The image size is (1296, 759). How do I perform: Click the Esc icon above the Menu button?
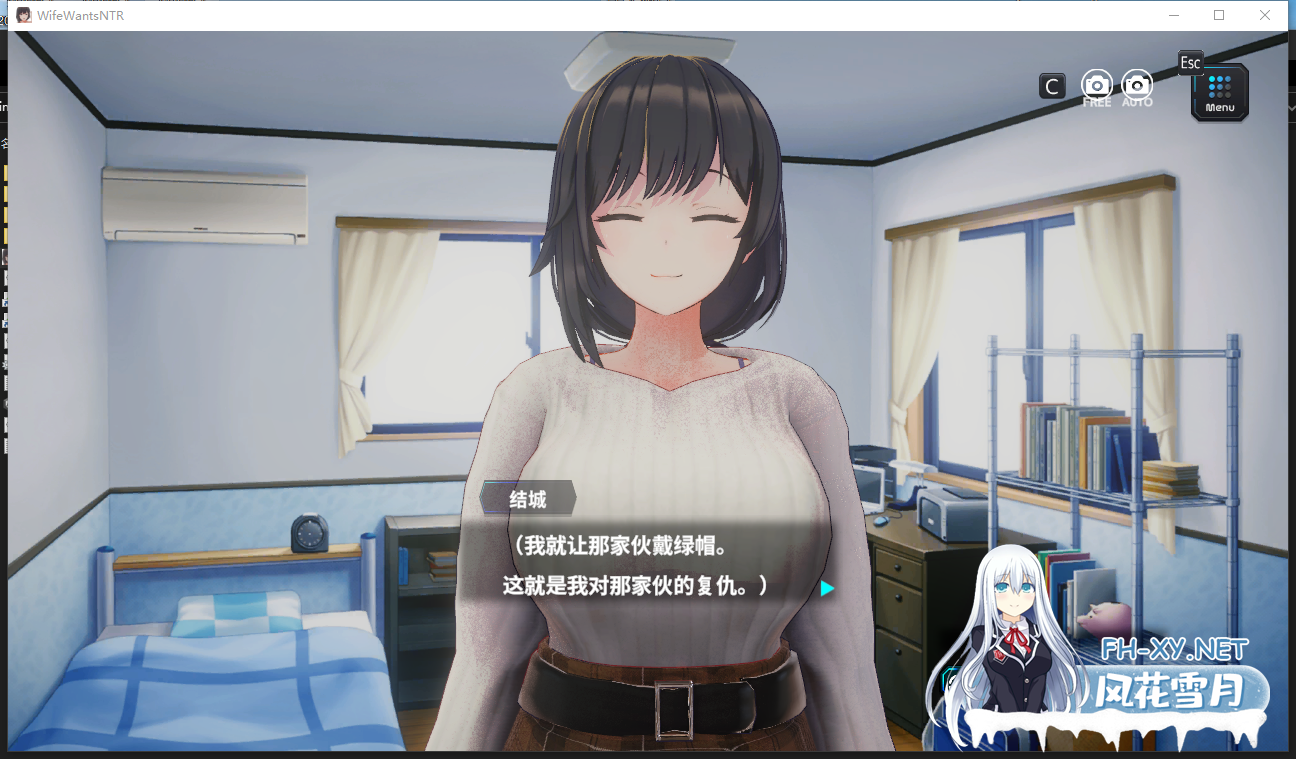[x=1190, y=62]
